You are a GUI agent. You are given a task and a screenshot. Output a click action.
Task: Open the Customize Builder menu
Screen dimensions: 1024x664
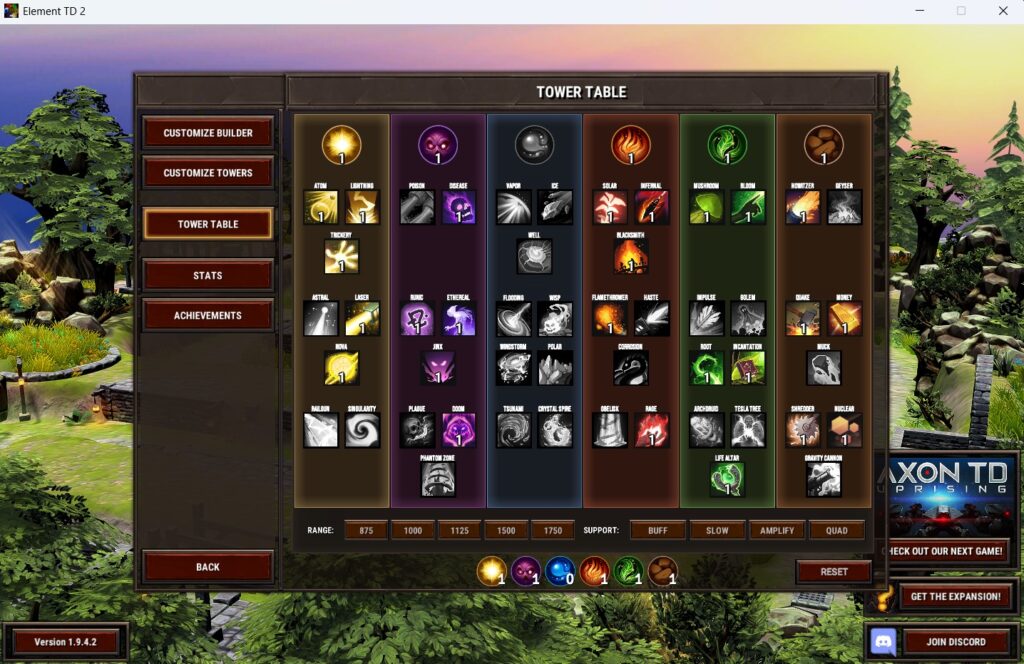pyautogui.click(x=208, y=133)
